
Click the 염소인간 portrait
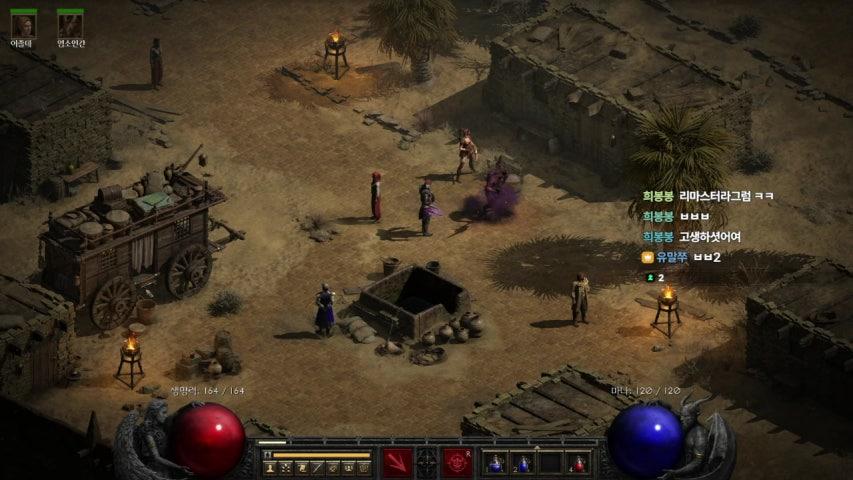[70, 24]
